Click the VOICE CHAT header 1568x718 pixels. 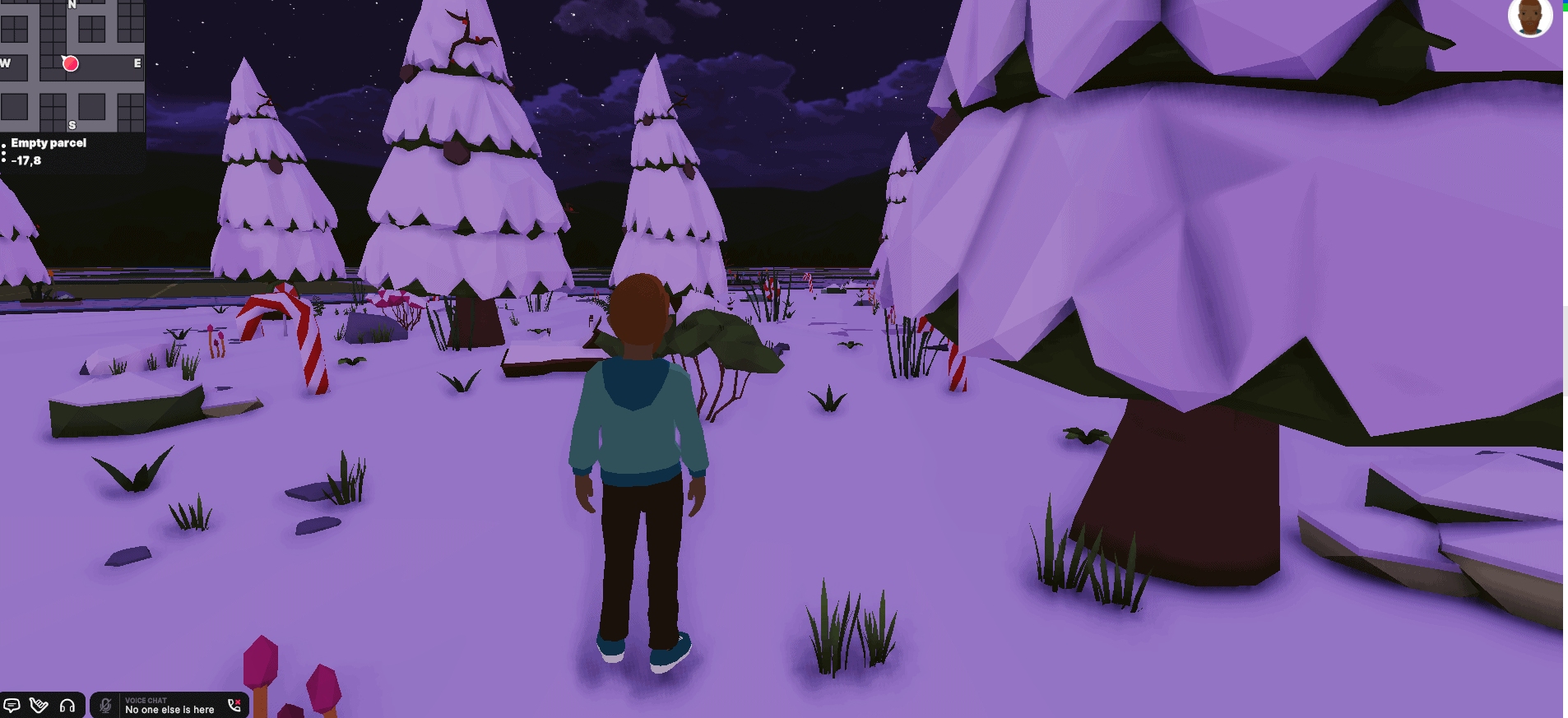point(146,700)
